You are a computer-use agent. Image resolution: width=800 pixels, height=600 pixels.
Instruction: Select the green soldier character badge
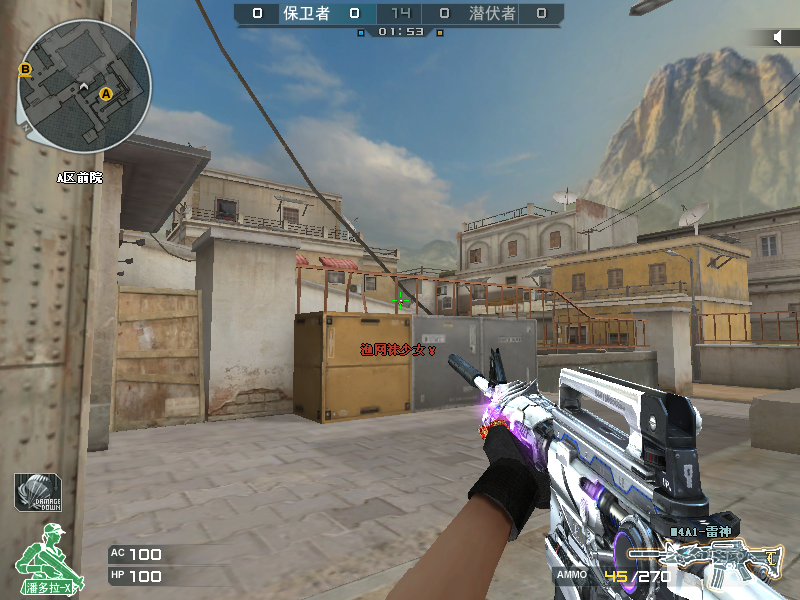tap(42, 555)
